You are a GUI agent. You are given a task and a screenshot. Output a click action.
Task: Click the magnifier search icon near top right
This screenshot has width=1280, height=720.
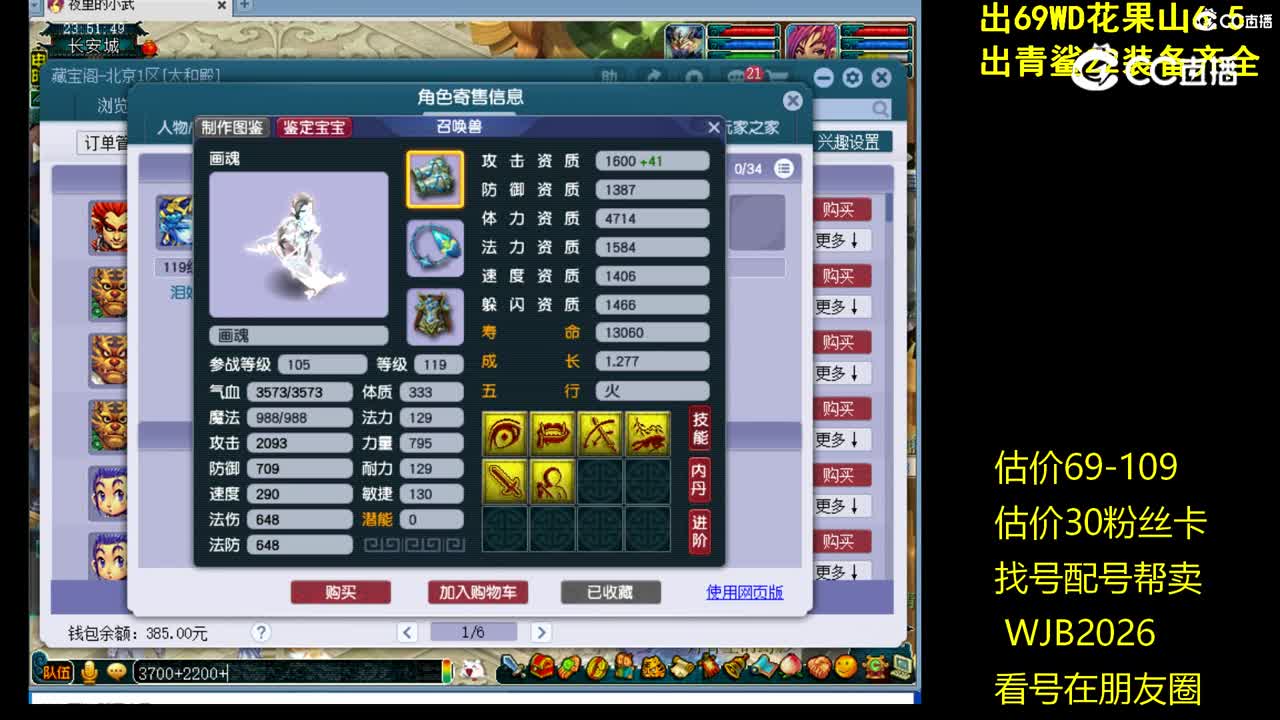(x=879, y=107)
